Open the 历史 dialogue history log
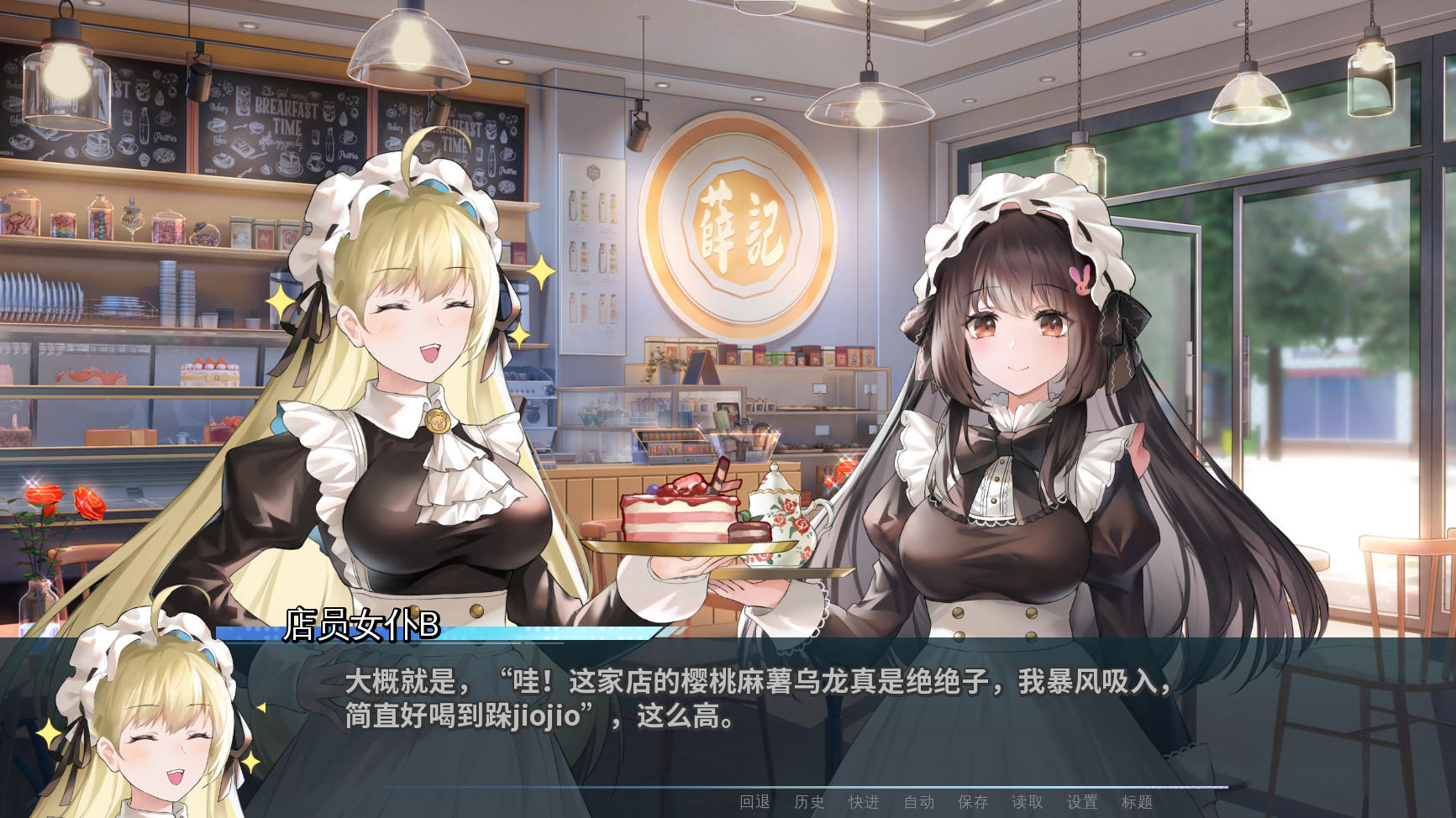The width and height of the screenshot is (1456, 818). click(x=808, y=803)
